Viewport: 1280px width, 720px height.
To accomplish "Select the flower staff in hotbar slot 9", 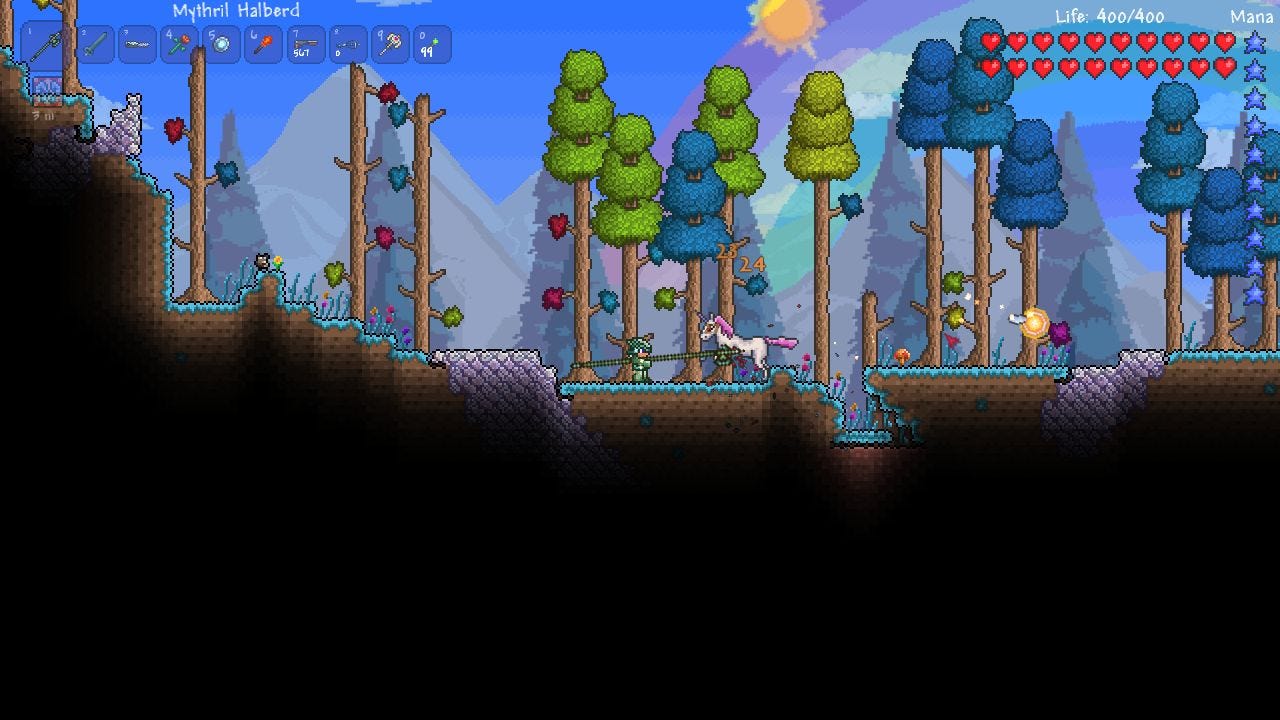I will tap(390, 45).
